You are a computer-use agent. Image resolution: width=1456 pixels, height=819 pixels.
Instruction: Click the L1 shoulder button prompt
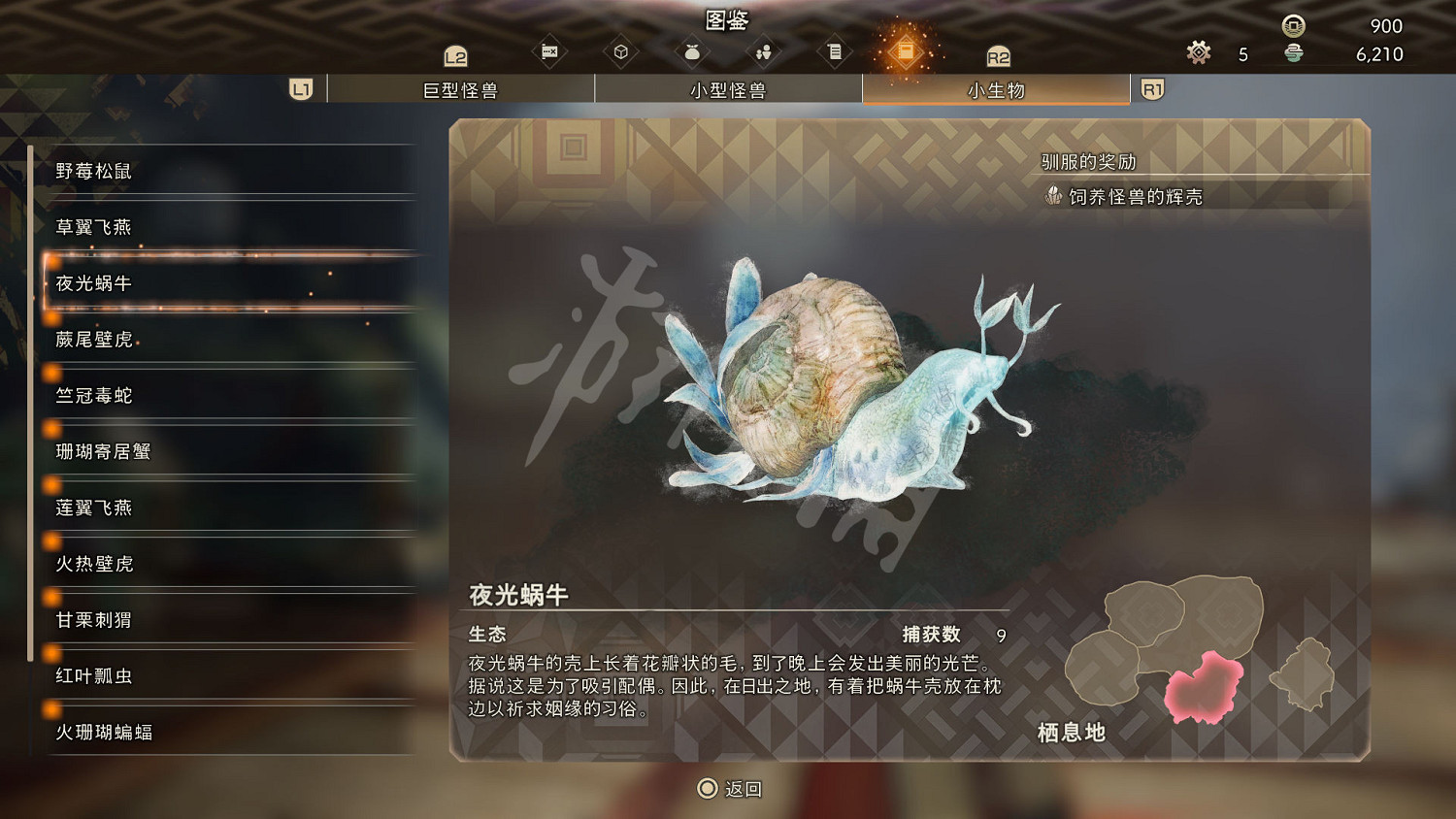tap(301, 88)
